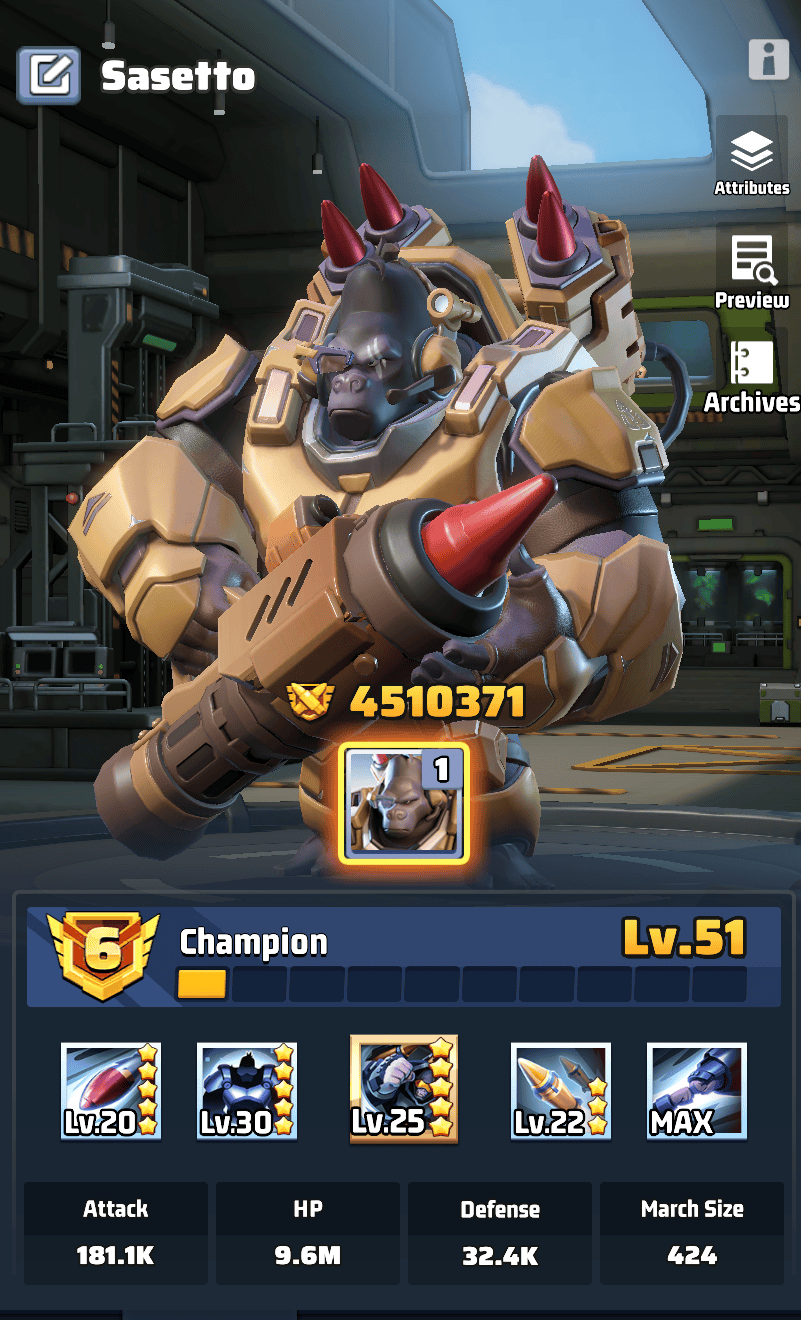Choose the armored gorilla skill Lv.30

pos(247,1092)
